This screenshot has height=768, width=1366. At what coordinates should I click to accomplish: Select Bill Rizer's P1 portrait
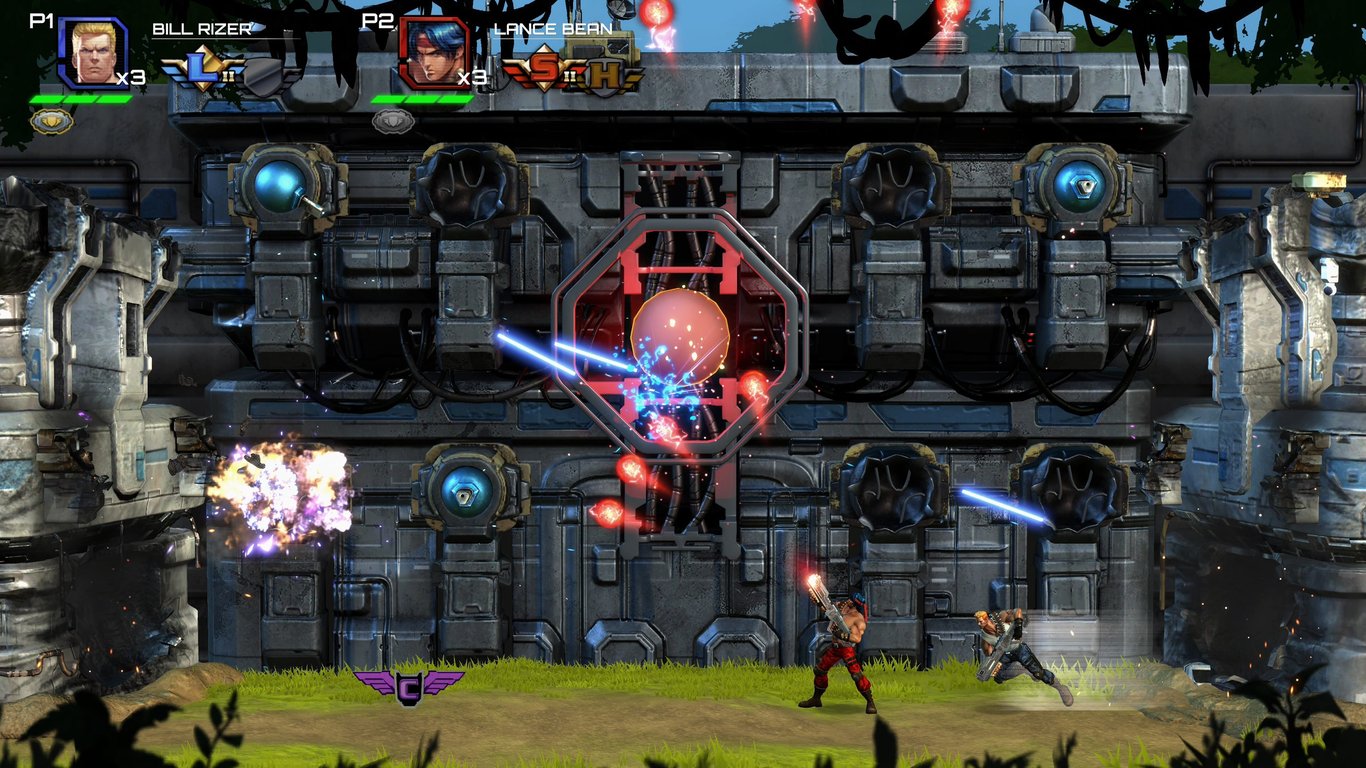coord(90,52)
